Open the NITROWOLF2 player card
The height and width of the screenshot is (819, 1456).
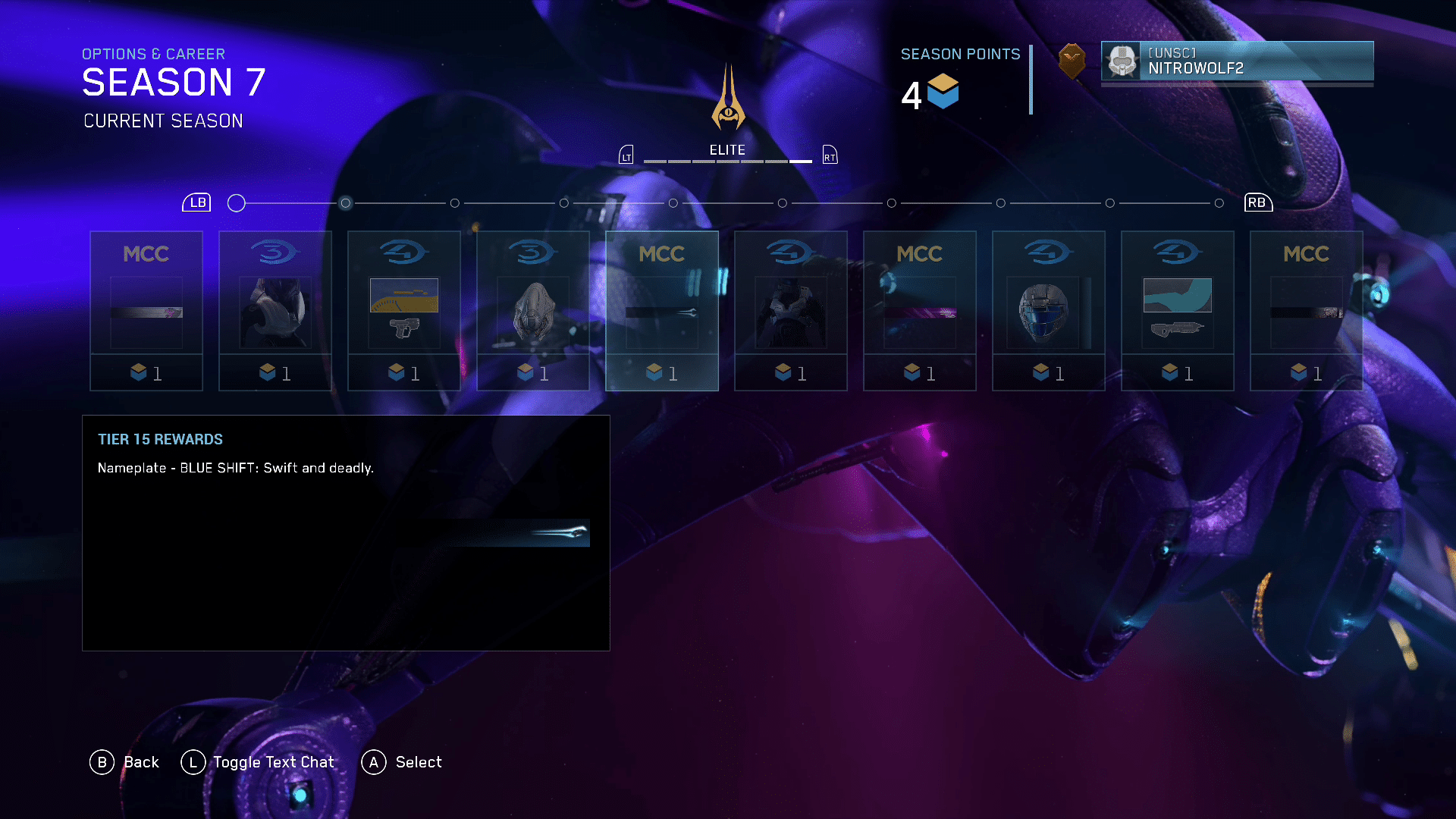click(x=1236, y=61)
